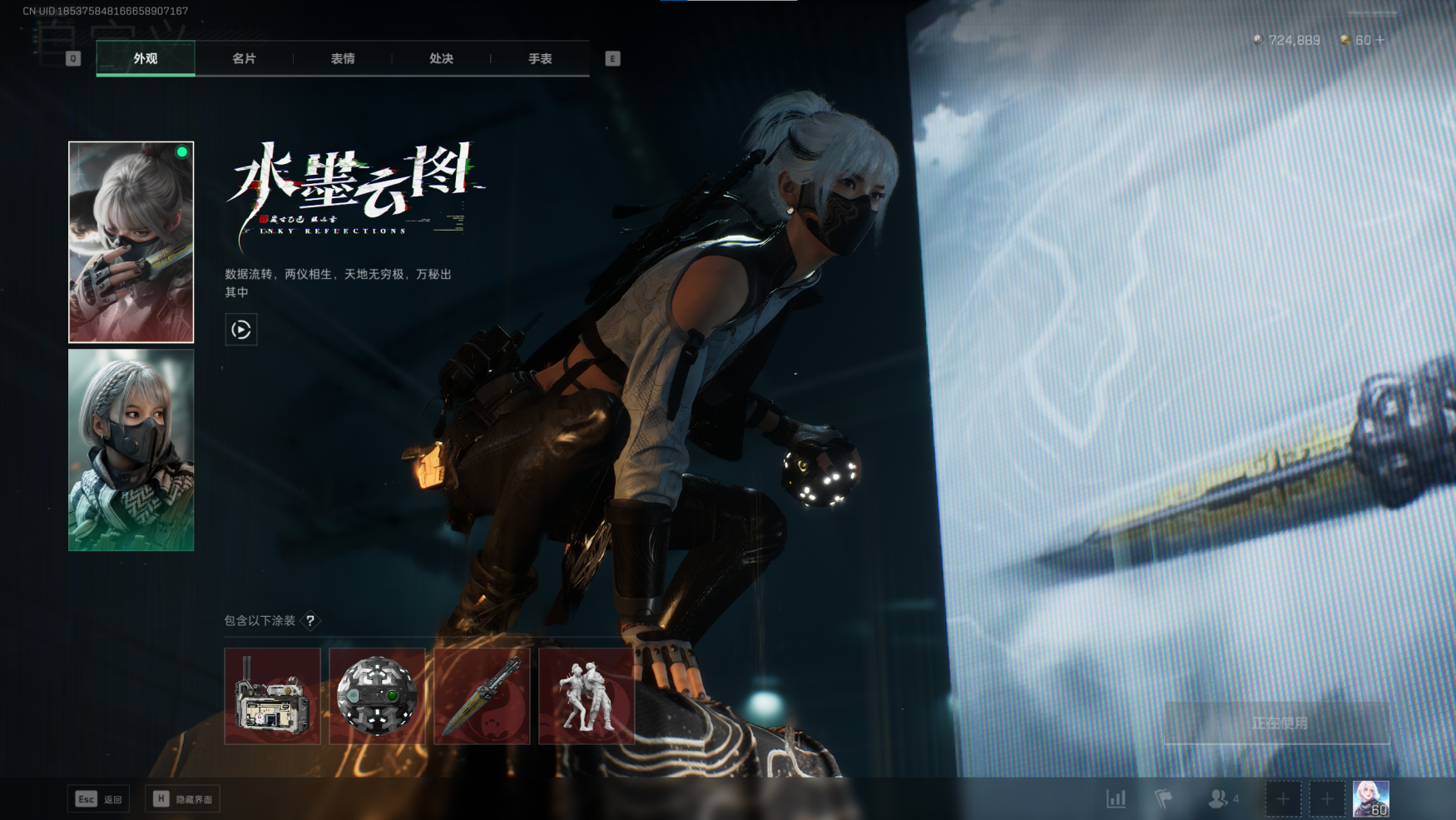Choose the braided-hair green skin thumbnail
1456x820 pixels.
[131, 450]
